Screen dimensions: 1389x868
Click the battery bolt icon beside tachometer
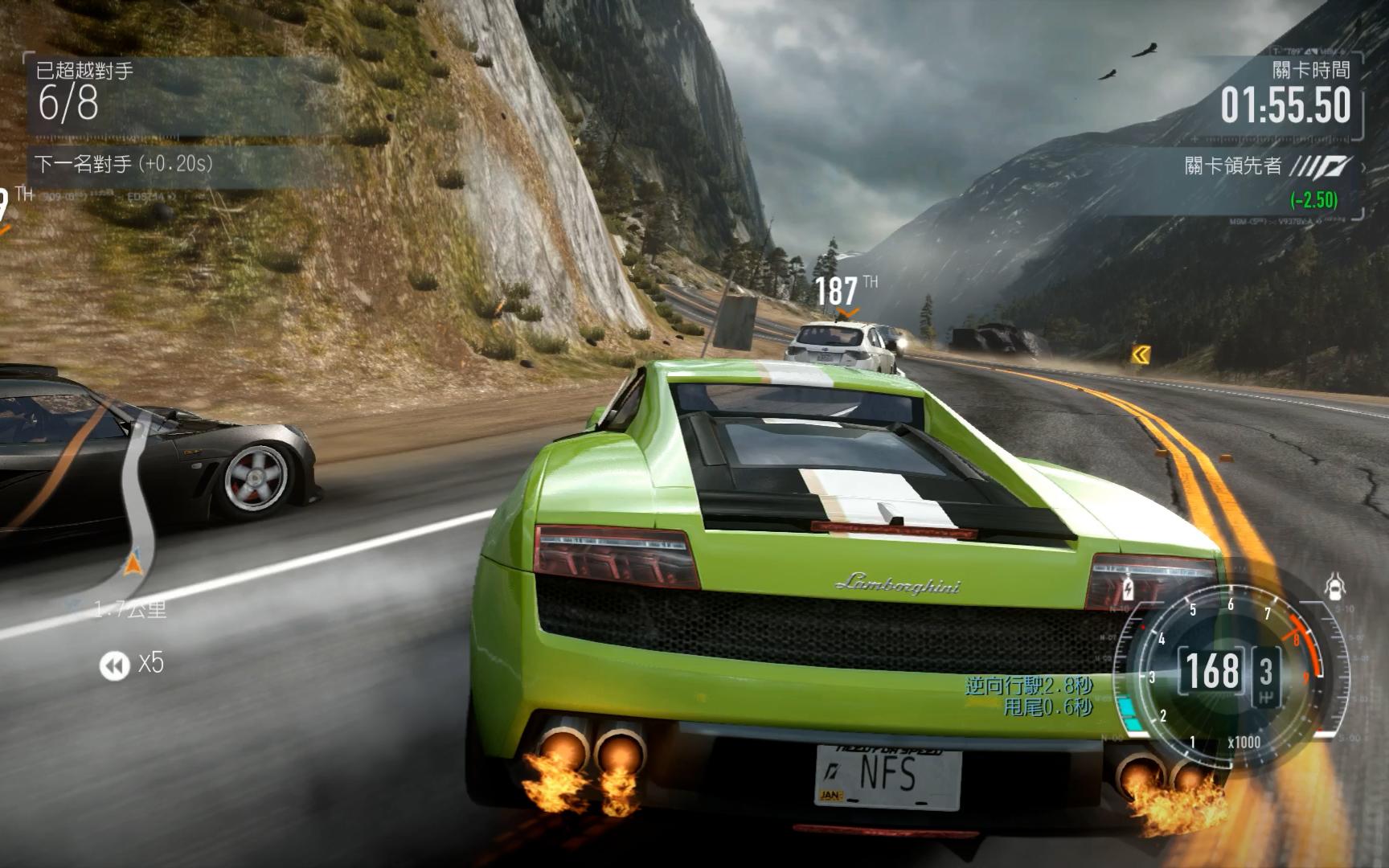[x=1126, y=589]
